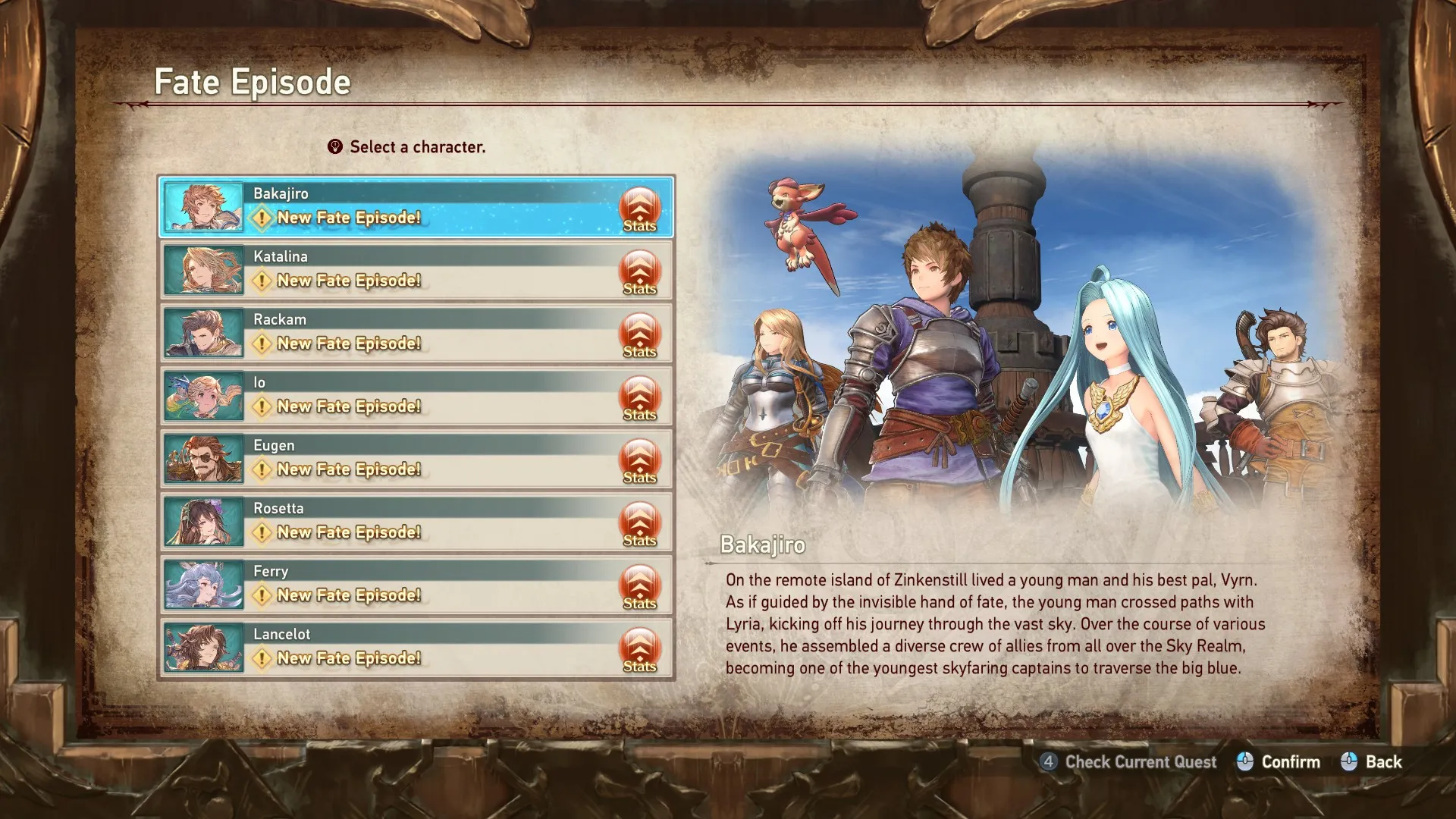Check Eugen's Stats button
Viewport: 1456px width, 819px height.
point(639,460)
